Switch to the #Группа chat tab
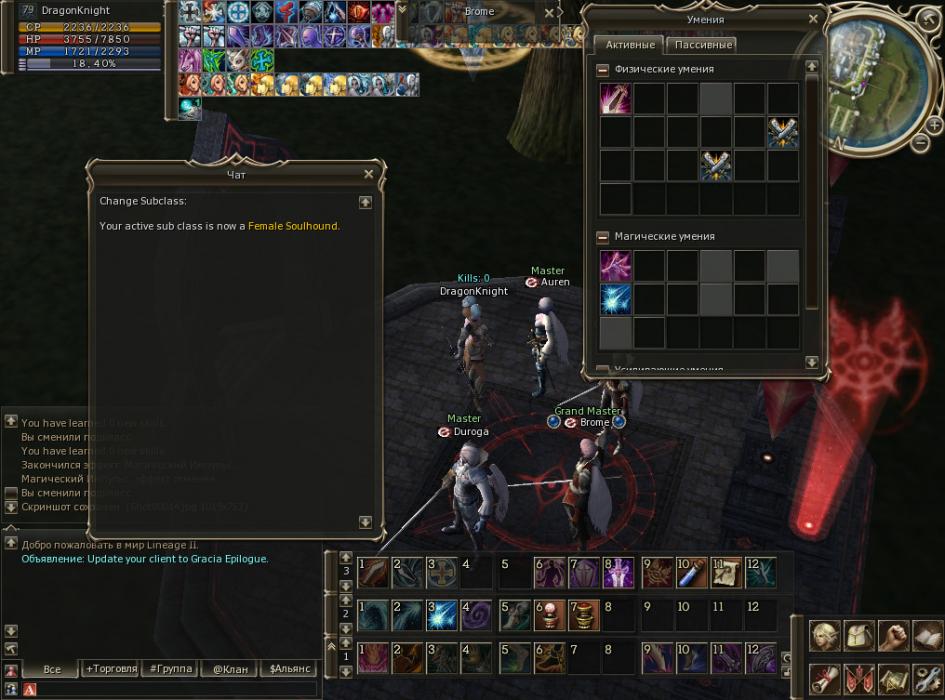The image size is (945, 700). pos(170,668)
